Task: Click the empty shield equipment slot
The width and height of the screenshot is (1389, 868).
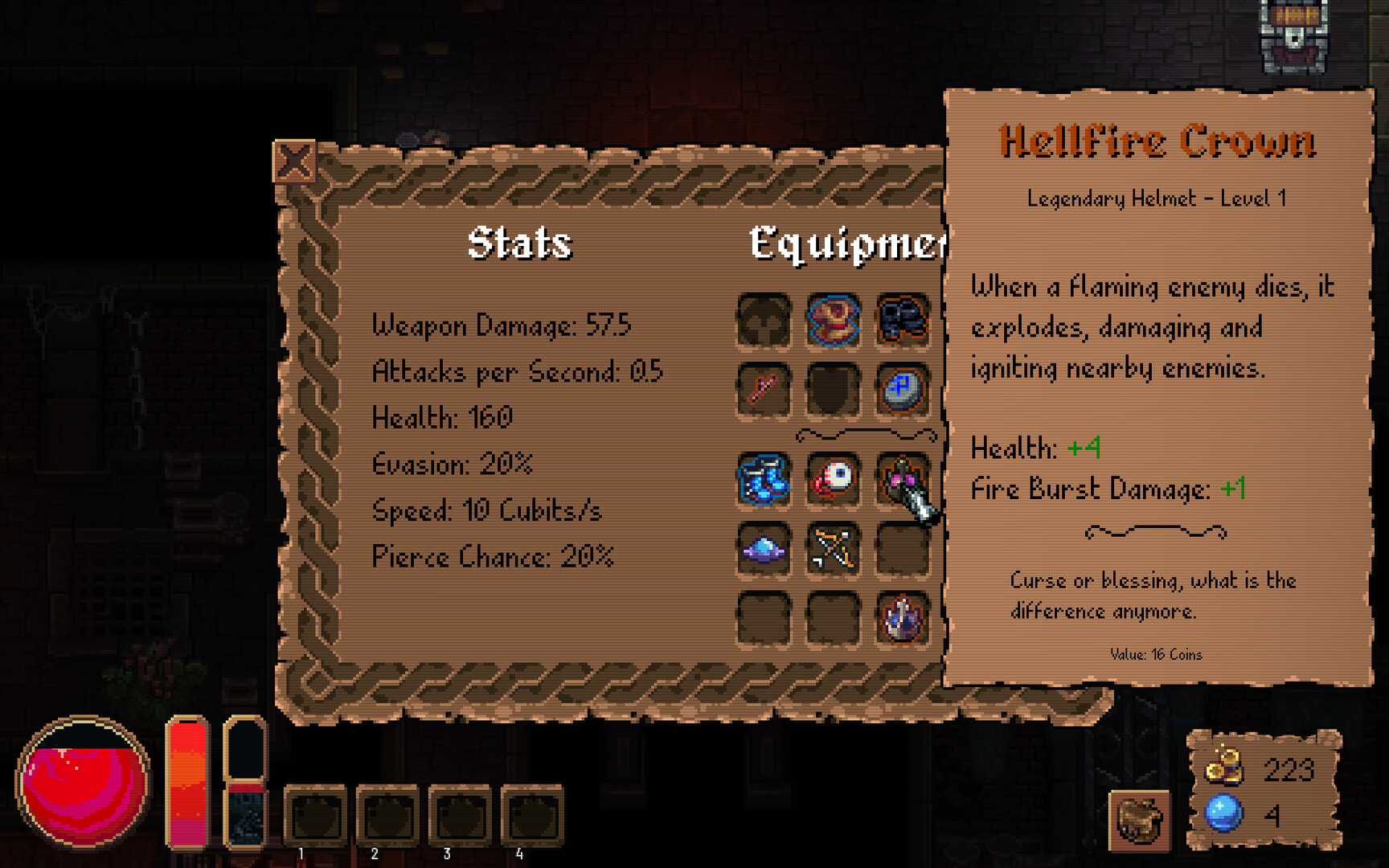Action: point(833,390)
